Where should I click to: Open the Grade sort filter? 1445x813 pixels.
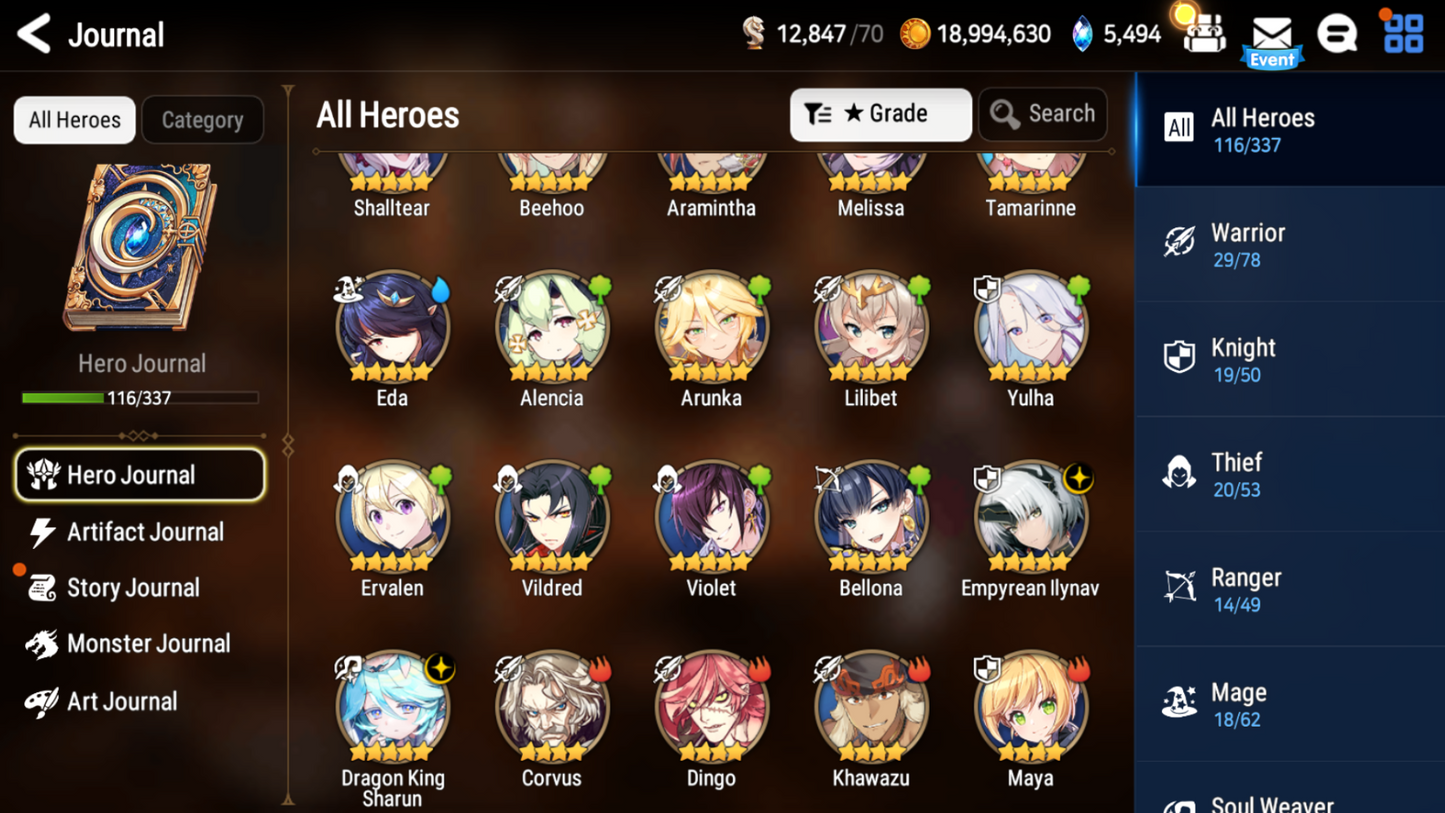click(x=880, y=114)
